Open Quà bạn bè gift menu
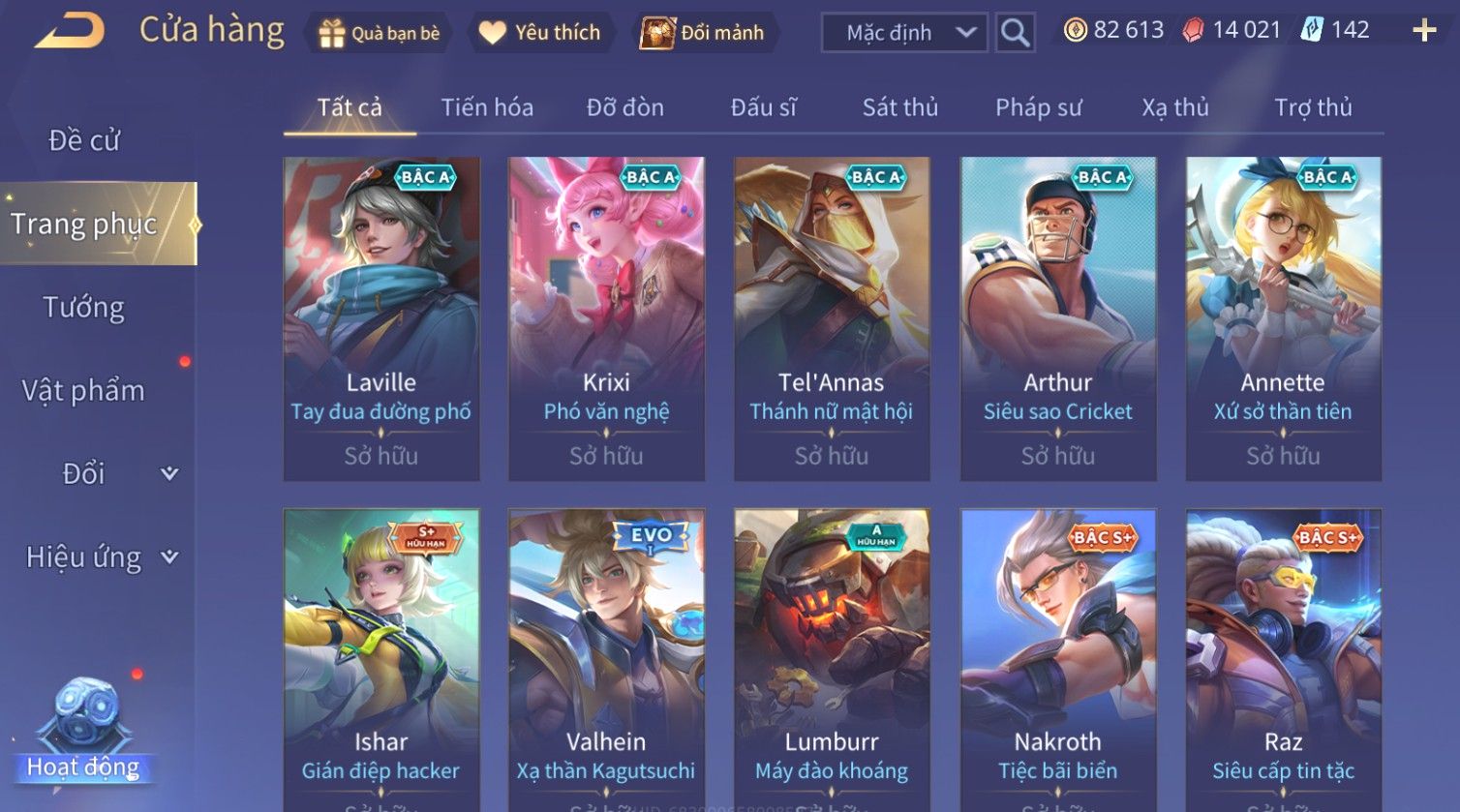This screenshot has height=812, width=1460. (x=379, y=33)
